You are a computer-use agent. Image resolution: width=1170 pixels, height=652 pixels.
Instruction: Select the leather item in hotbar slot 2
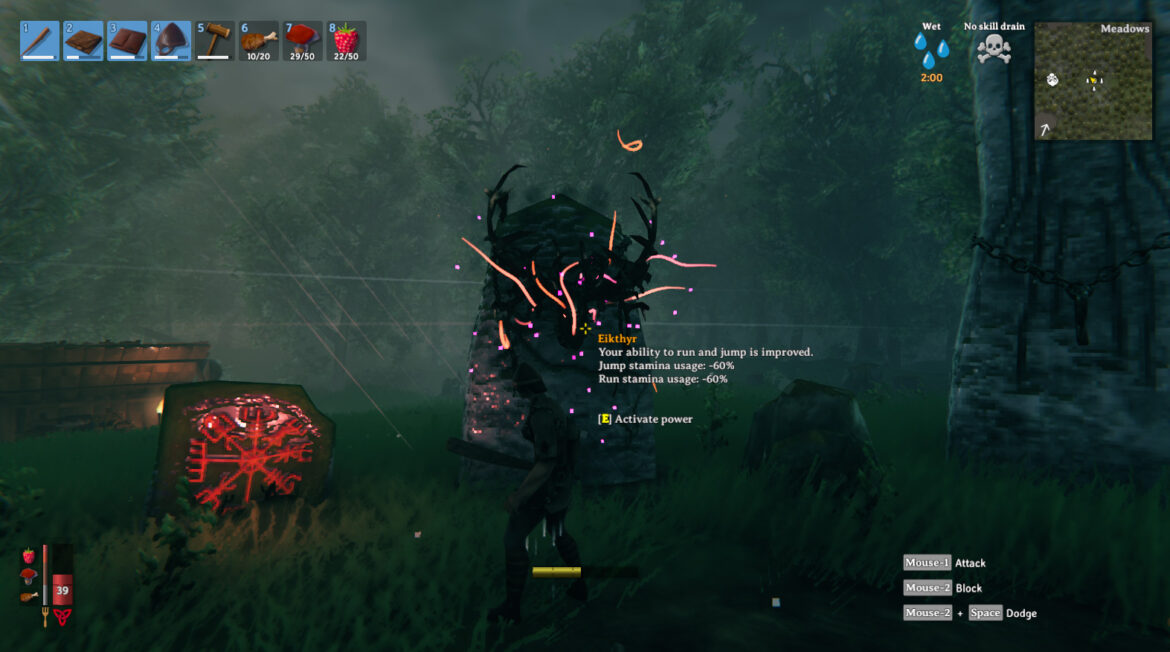click(83, 41)
